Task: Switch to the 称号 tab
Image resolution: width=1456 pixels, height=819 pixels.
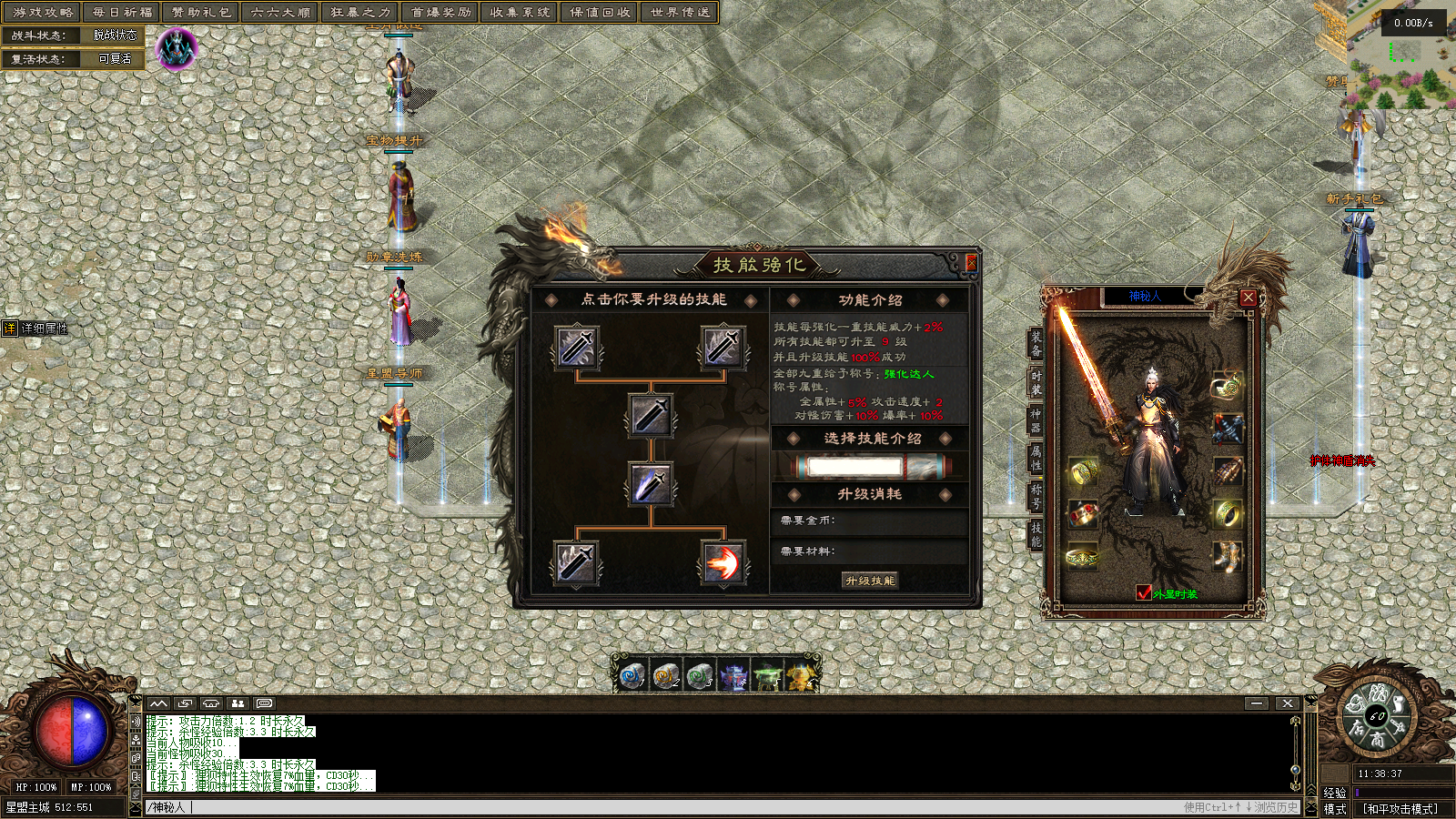Action: click(x=1036, y=496)
